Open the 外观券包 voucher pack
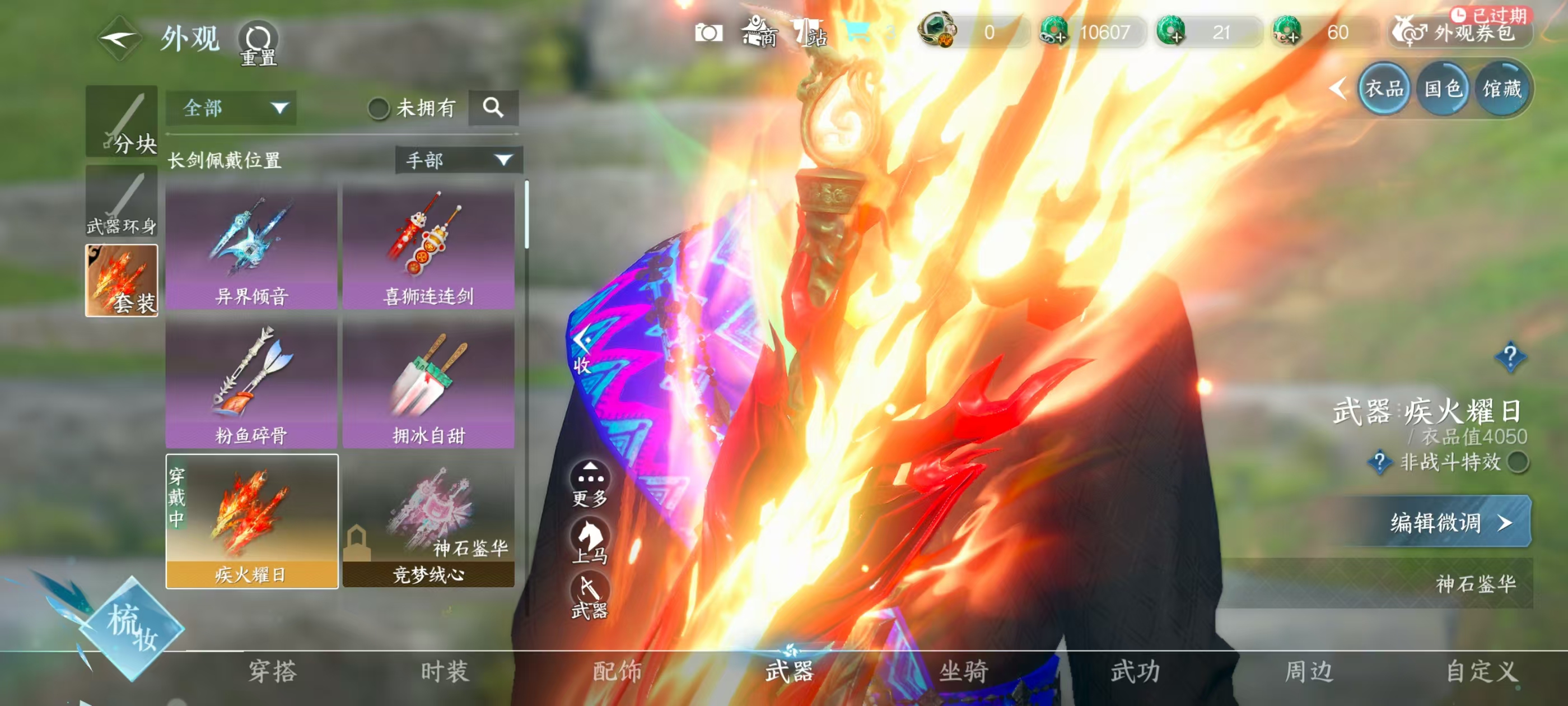 click(x=1461, y=32)
